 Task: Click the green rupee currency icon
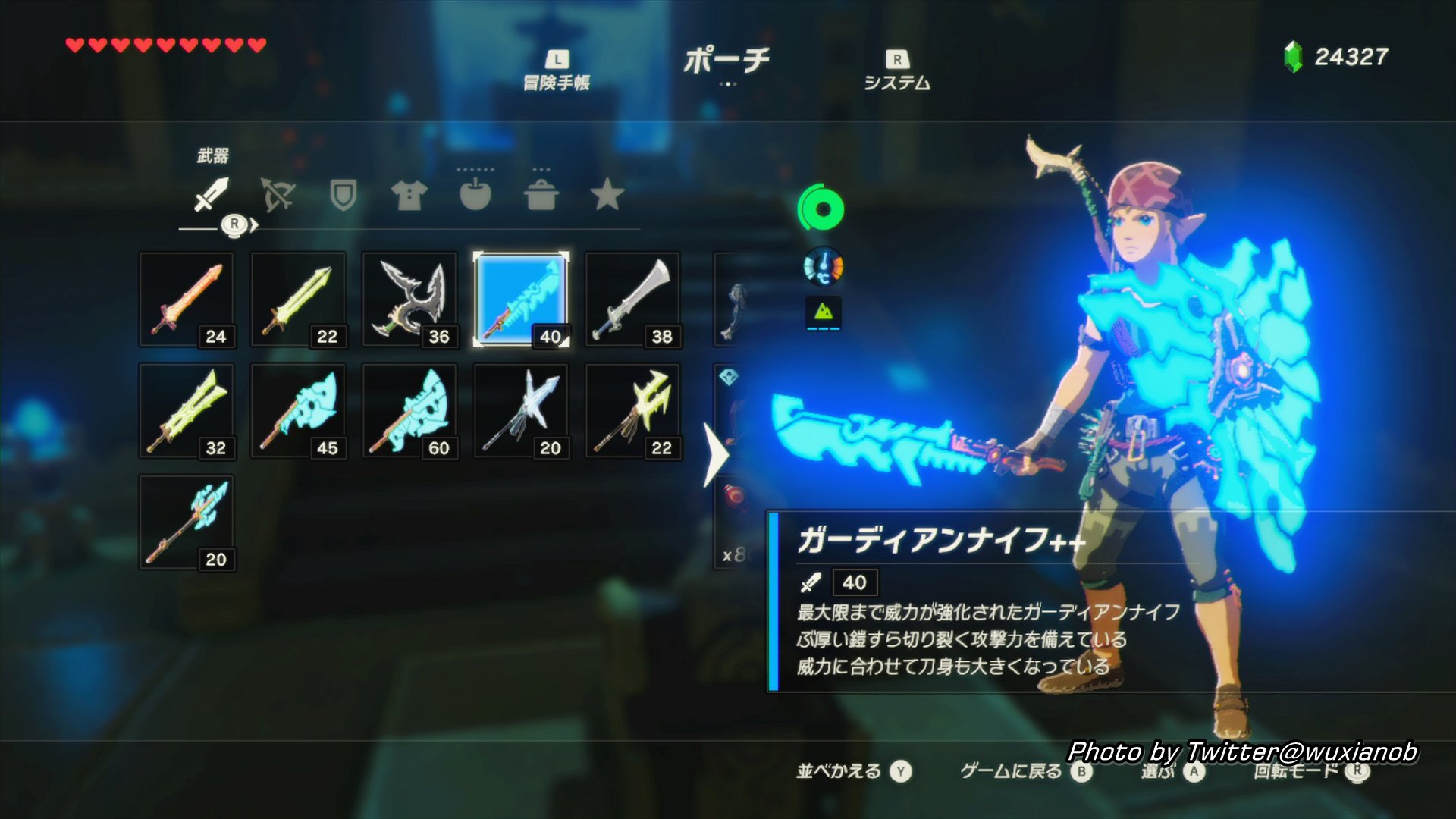tap(1294, 55)
